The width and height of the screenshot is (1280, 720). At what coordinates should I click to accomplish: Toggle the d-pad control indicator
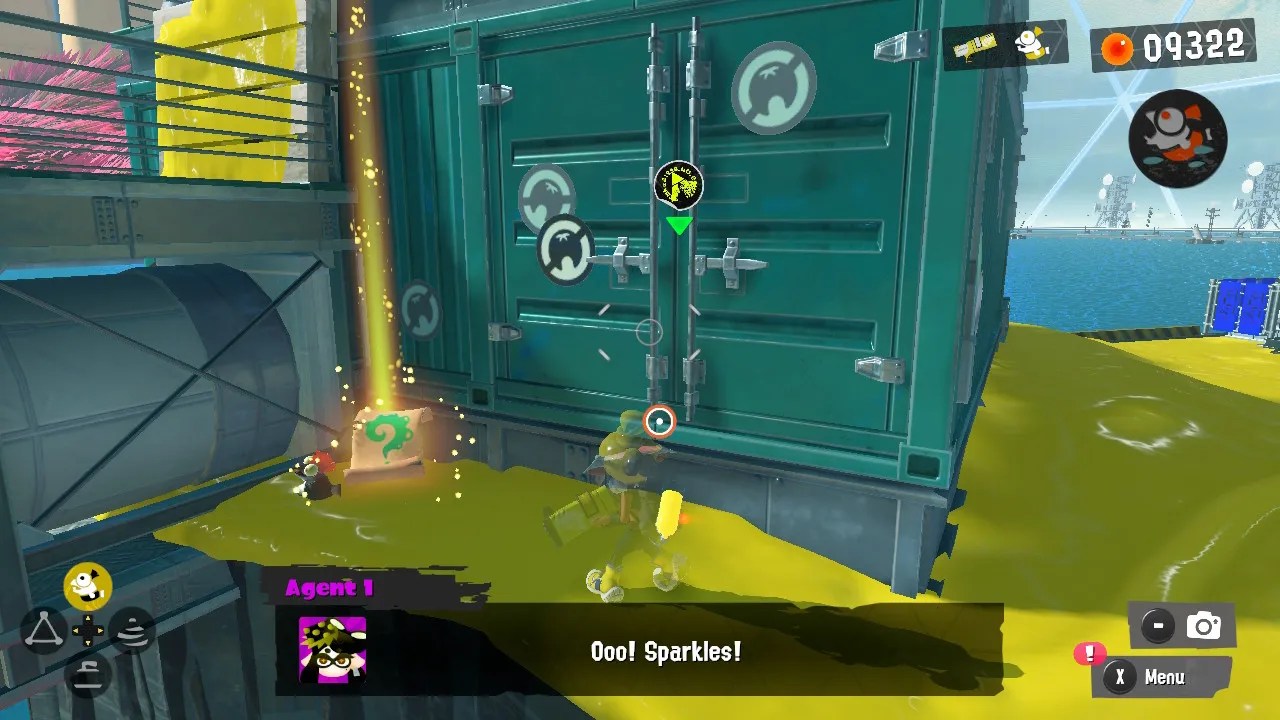point(87,630)
